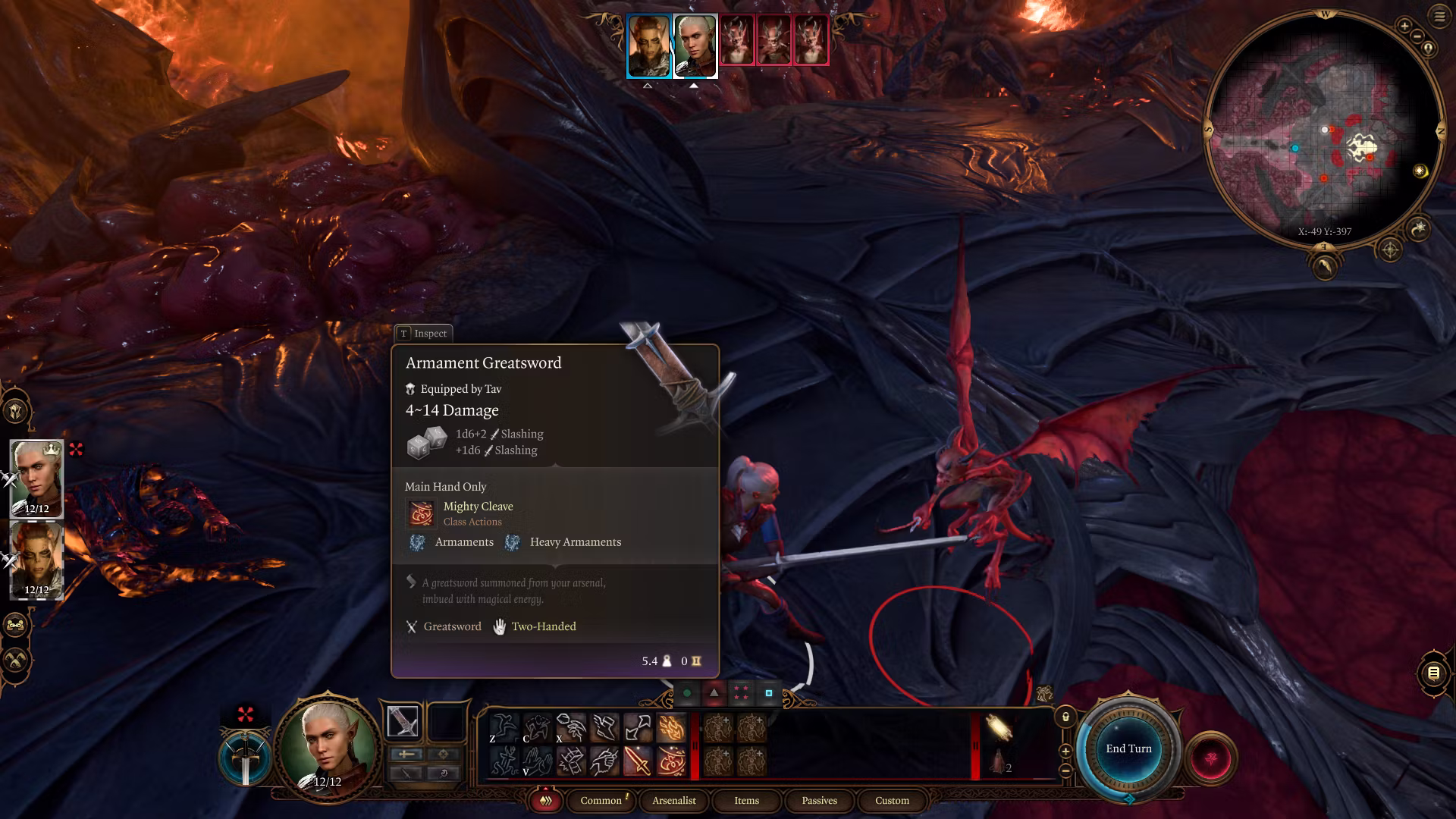1456x819 pixels.
Task: Click Tav's large portrait above the hotbar
Action: point(328,747)
